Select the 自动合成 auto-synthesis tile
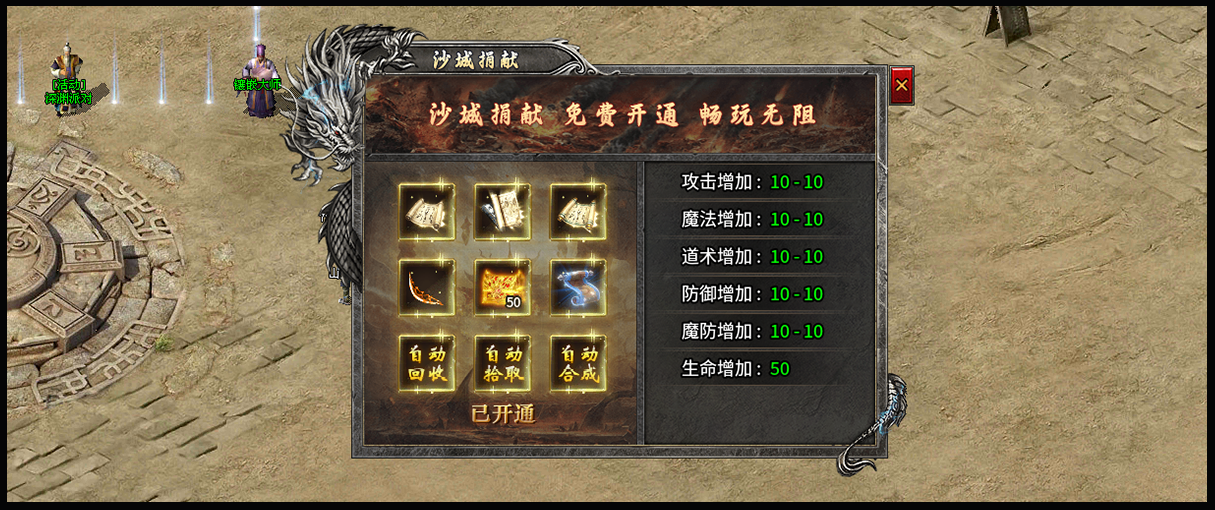1215x510 pixels. pyautogui.click(x=578, y=363)
